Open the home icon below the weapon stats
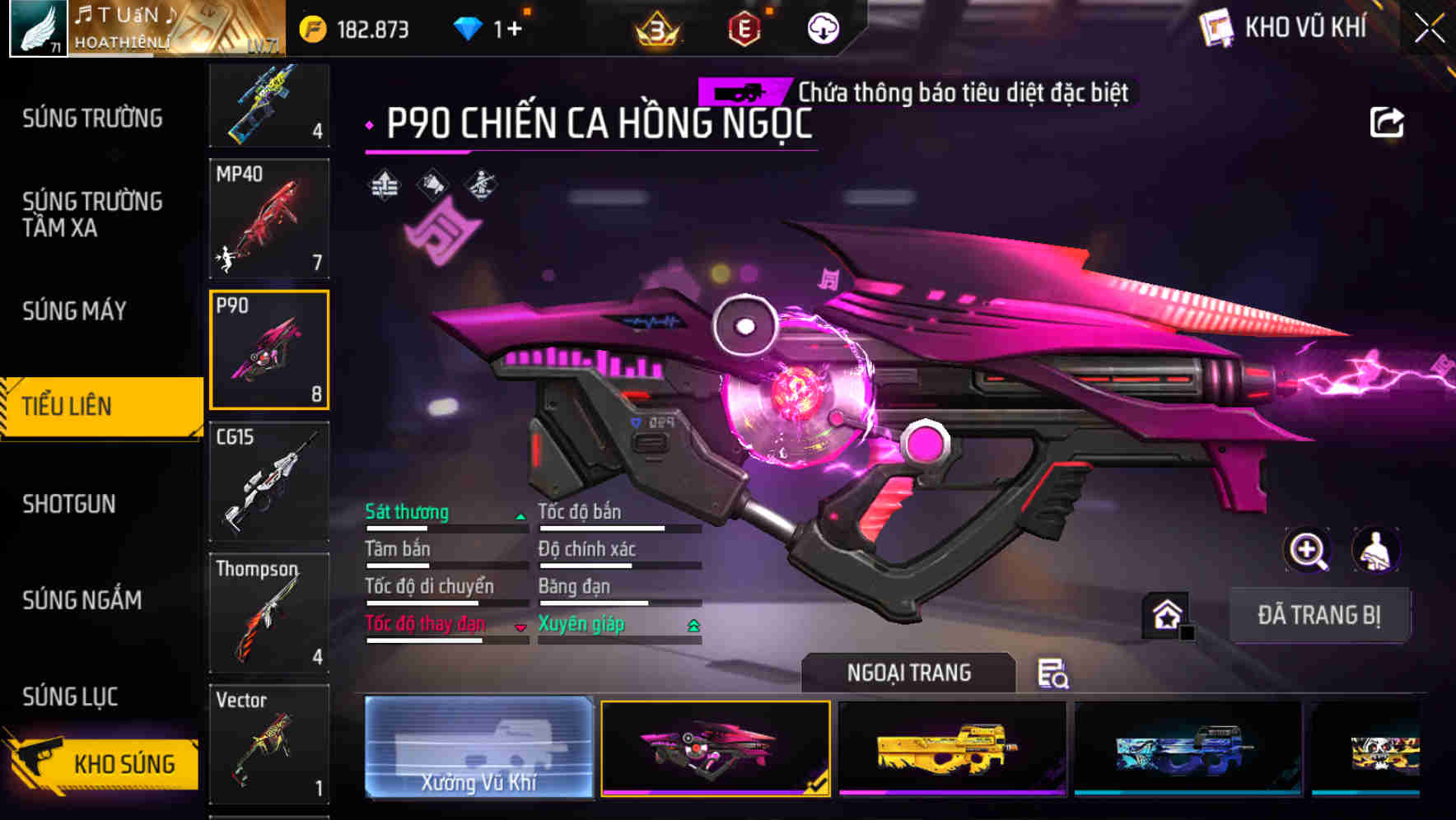 [1166, 613]
